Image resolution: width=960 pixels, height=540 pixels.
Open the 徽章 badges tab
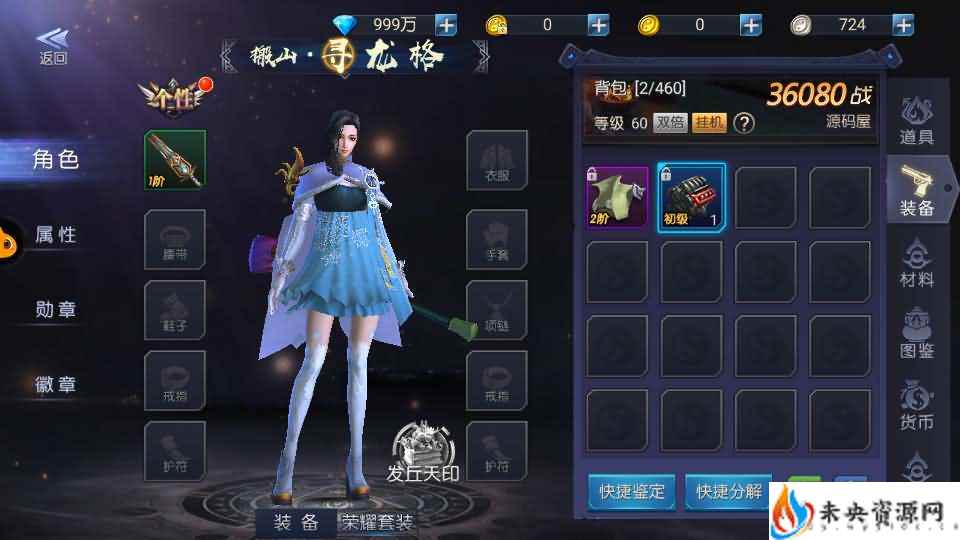56,384
